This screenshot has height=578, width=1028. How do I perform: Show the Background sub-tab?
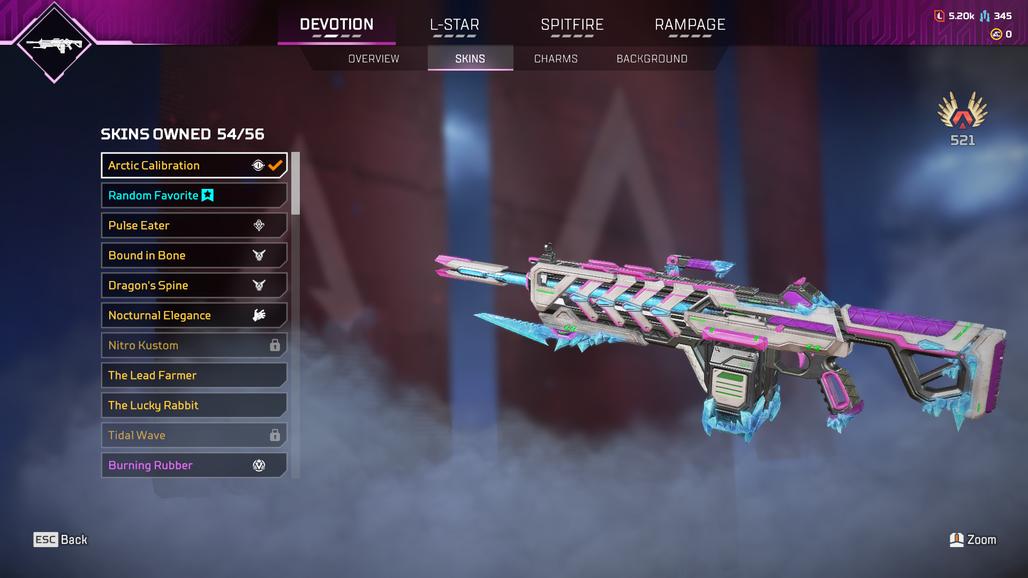coord(652,59)
